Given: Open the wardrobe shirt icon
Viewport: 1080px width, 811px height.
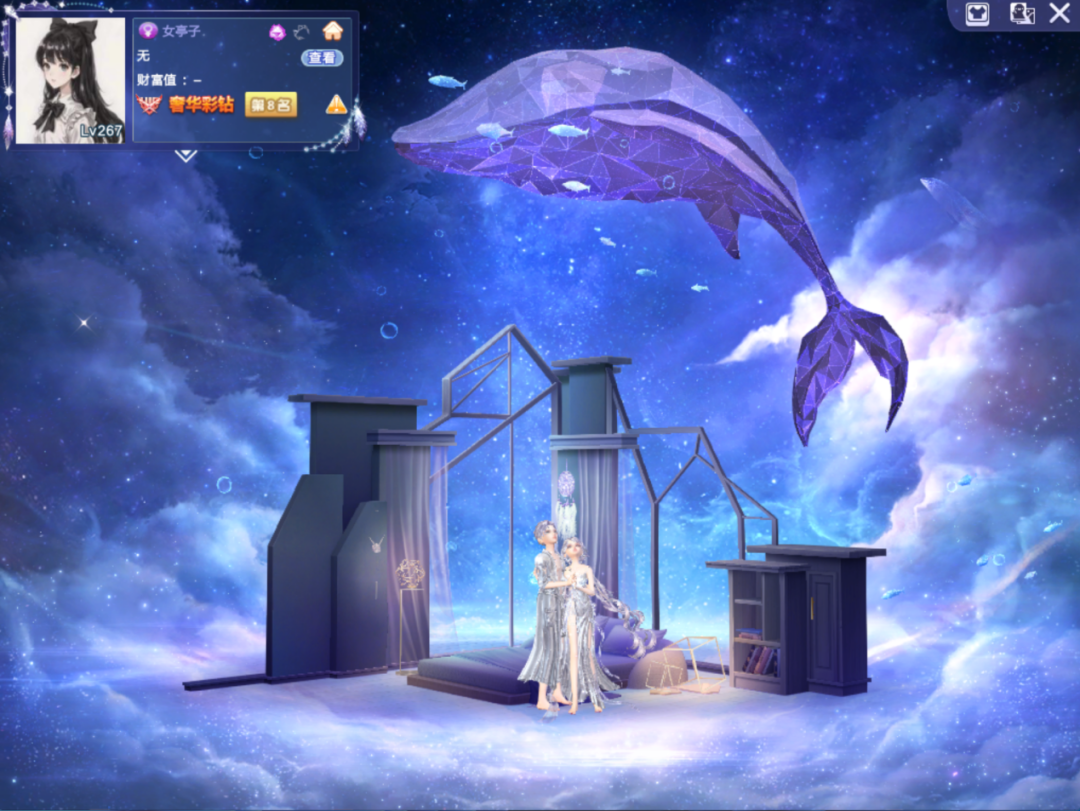Looking at the screenshot, I should (x=977, y=14).
